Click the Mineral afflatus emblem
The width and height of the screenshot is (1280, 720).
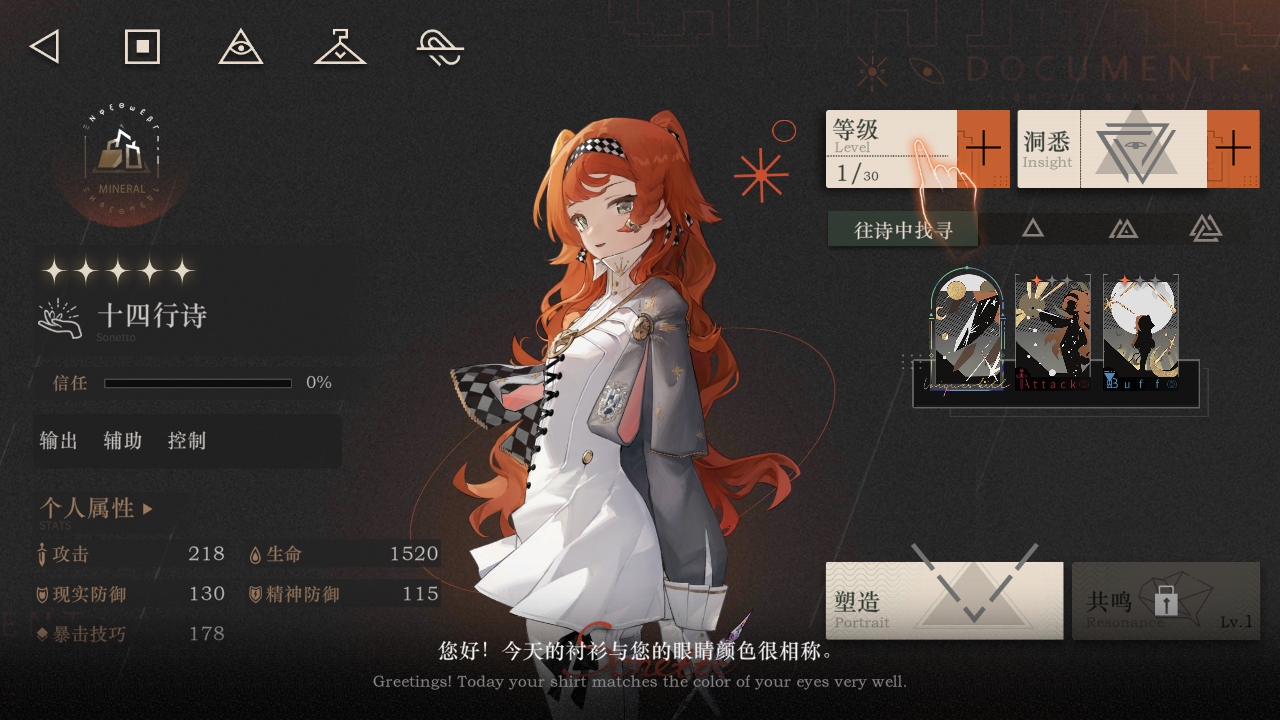122,160
